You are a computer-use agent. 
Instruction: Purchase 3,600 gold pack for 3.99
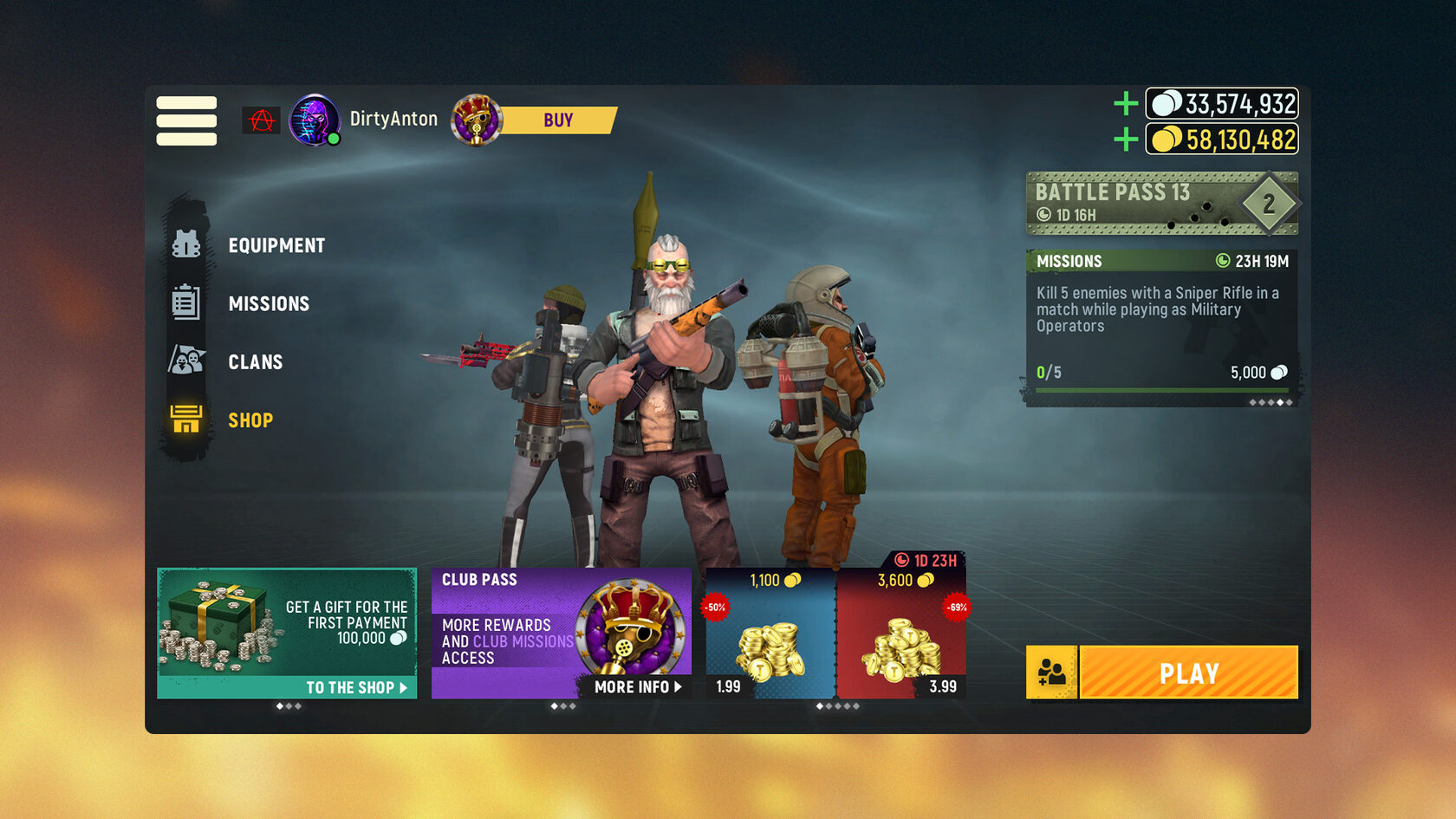point(901,637)
